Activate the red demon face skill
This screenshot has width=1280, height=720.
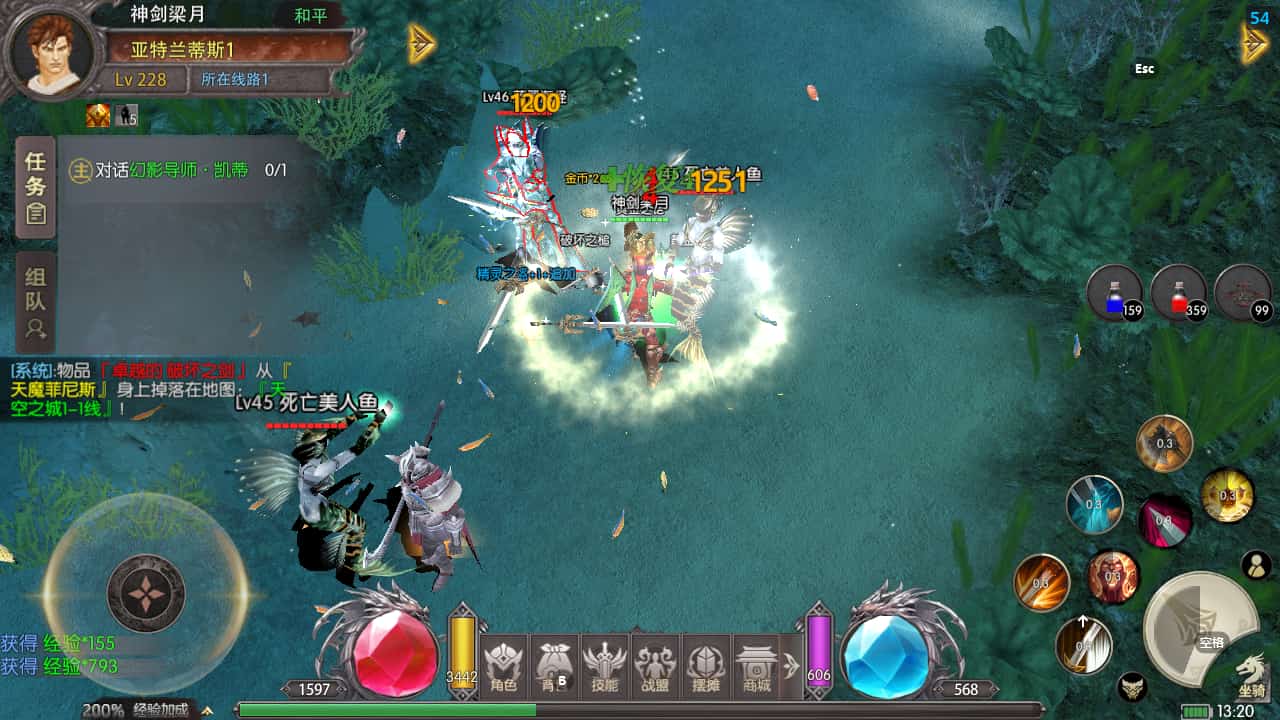point(1114,577)
